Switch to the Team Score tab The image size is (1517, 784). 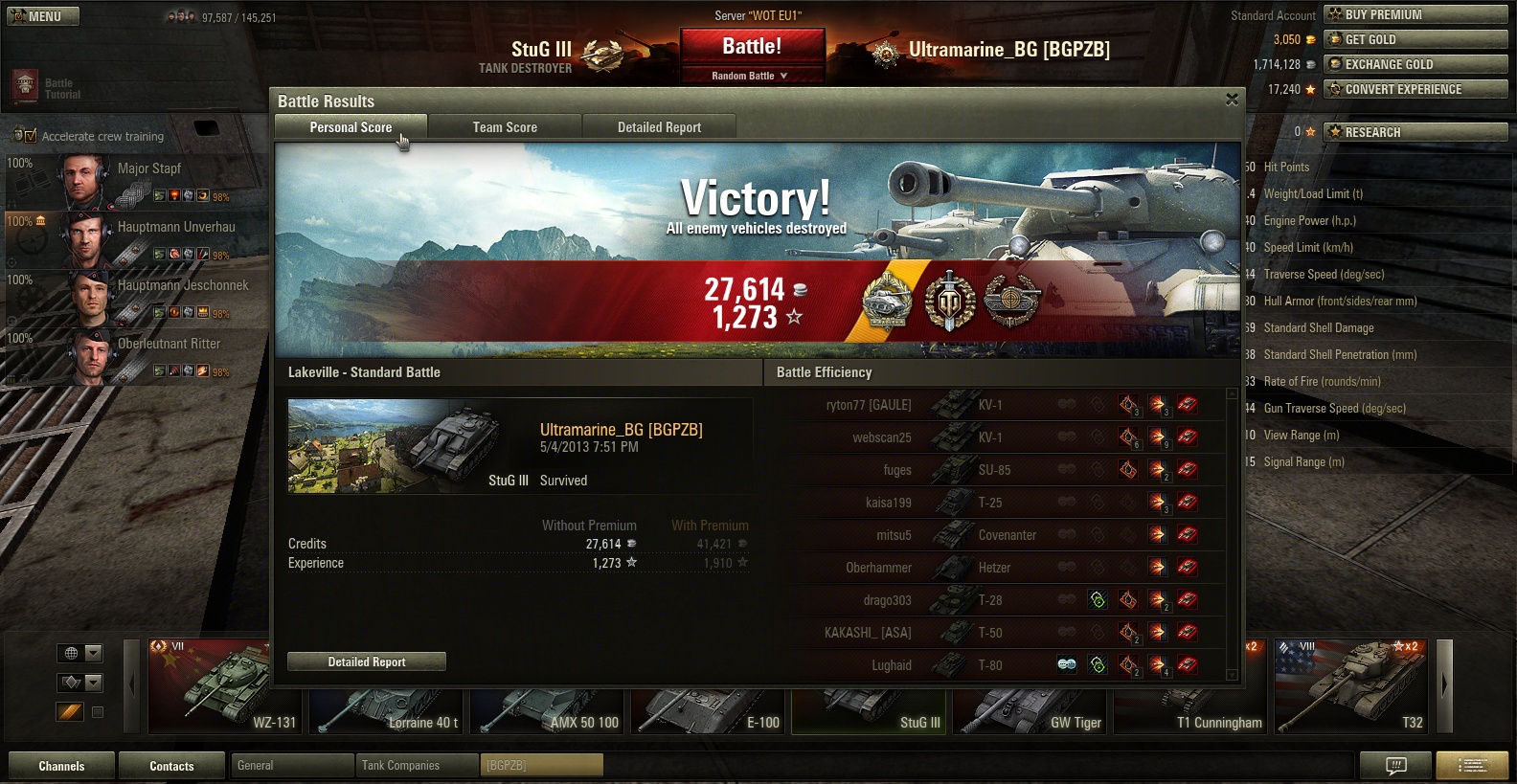(x=505, y=127)
